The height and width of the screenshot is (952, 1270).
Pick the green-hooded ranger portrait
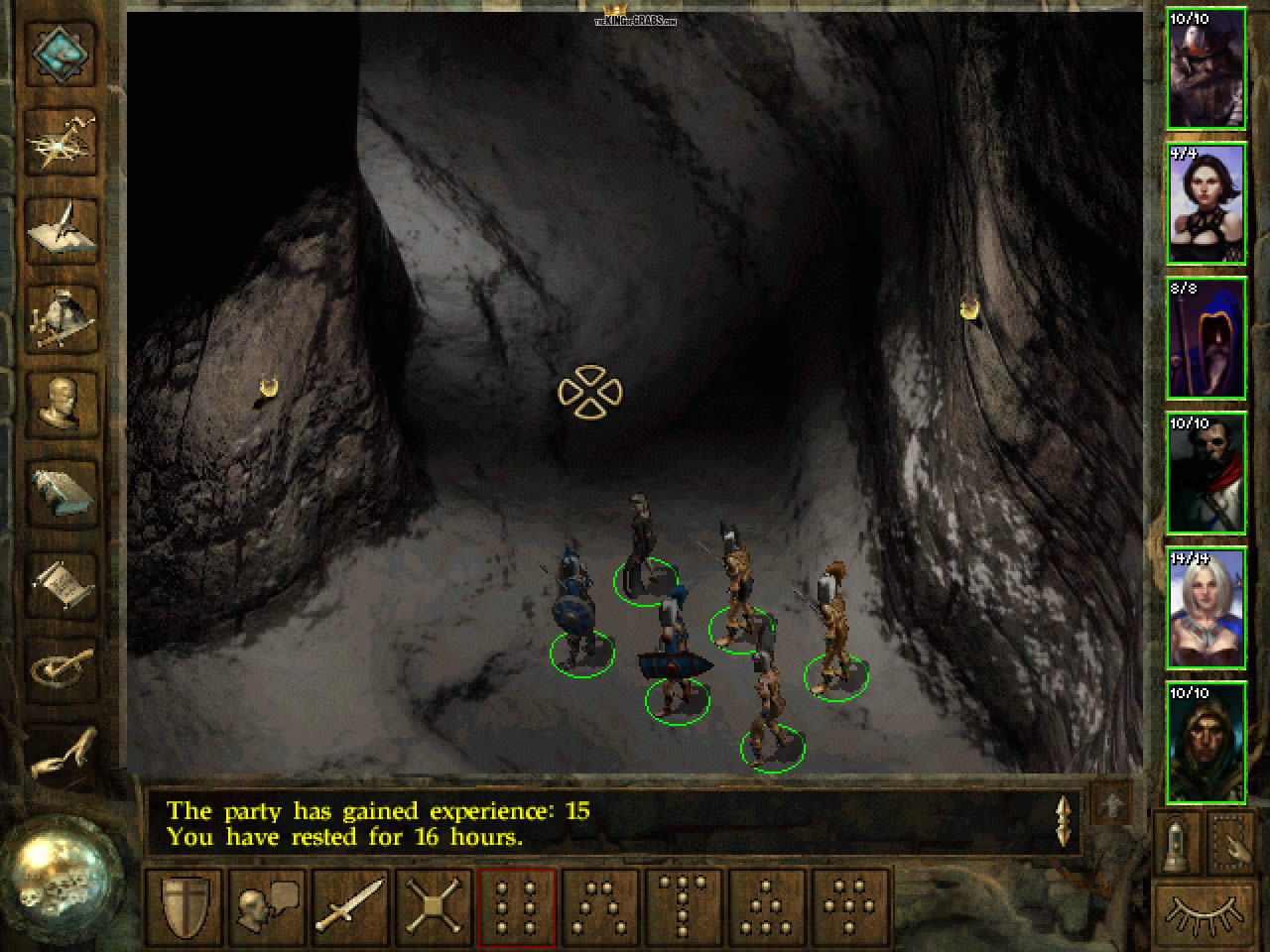click(x=1206, y=743)
